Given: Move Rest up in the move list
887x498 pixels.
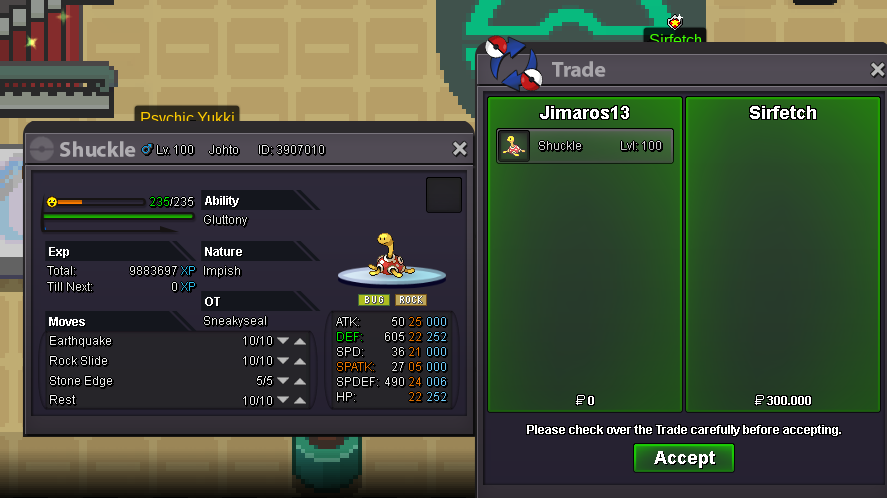Looking at the screenshot, I should click(300, 399).
